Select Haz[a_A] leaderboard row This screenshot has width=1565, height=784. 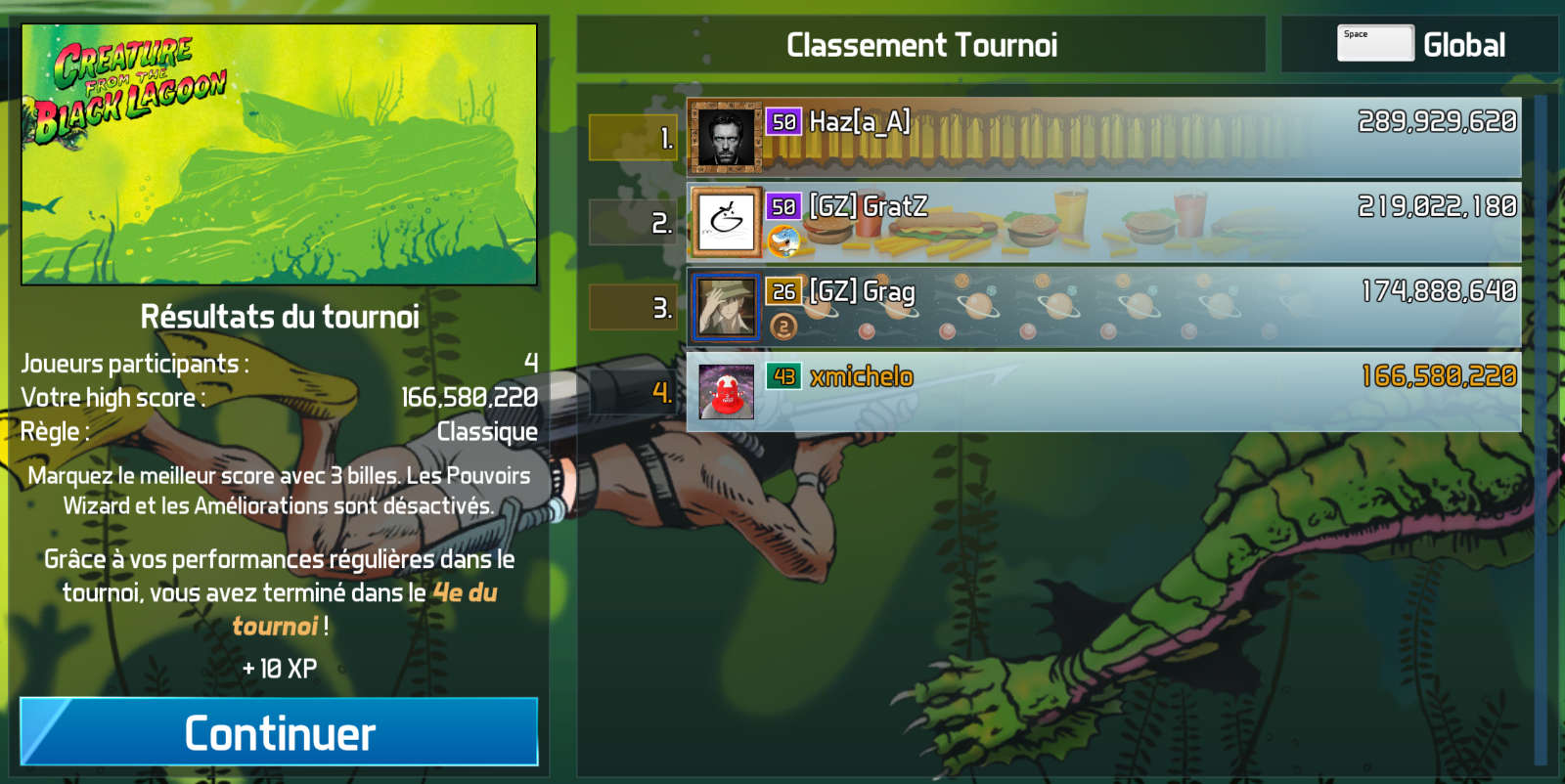click(x=1103, y=137)
